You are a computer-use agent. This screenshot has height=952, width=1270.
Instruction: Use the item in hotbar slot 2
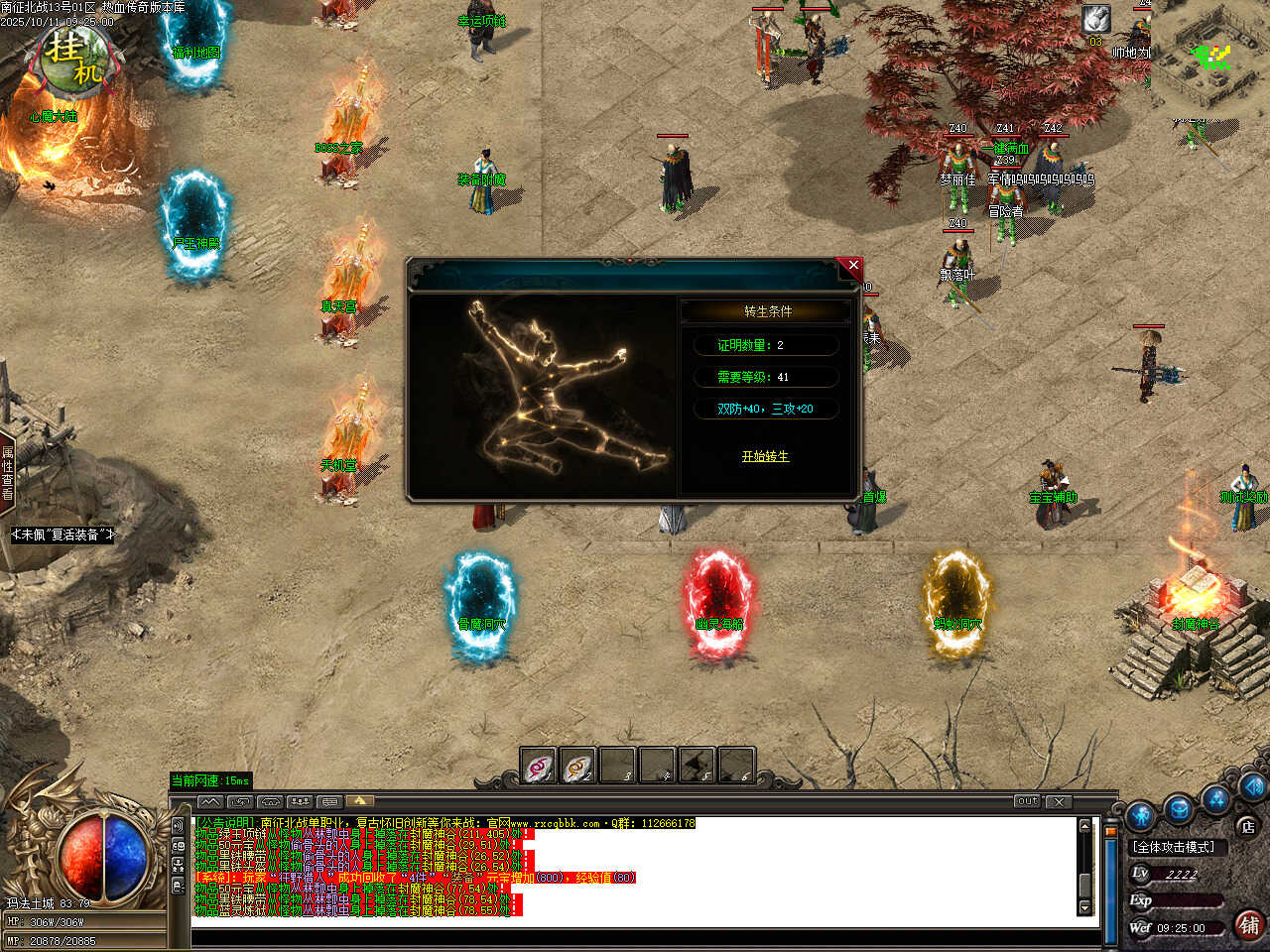[578, 766]
